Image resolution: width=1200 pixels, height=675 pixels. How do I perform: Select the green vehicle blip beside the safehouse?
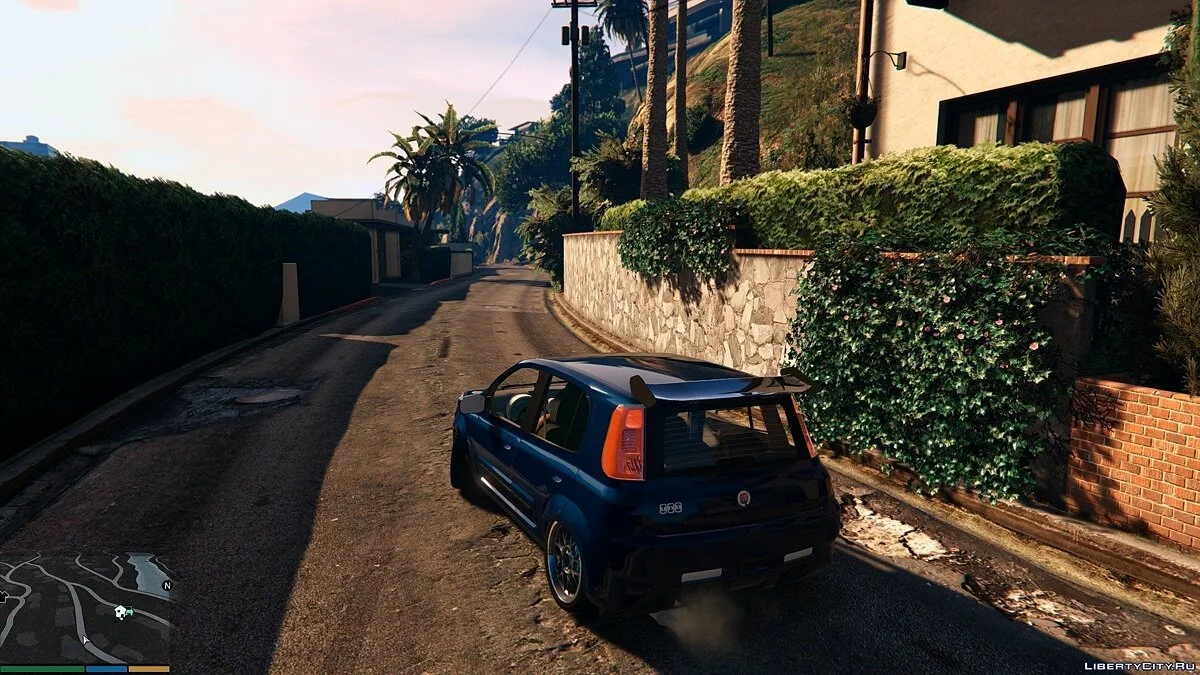pyautogui.click(x=131, y=611)
